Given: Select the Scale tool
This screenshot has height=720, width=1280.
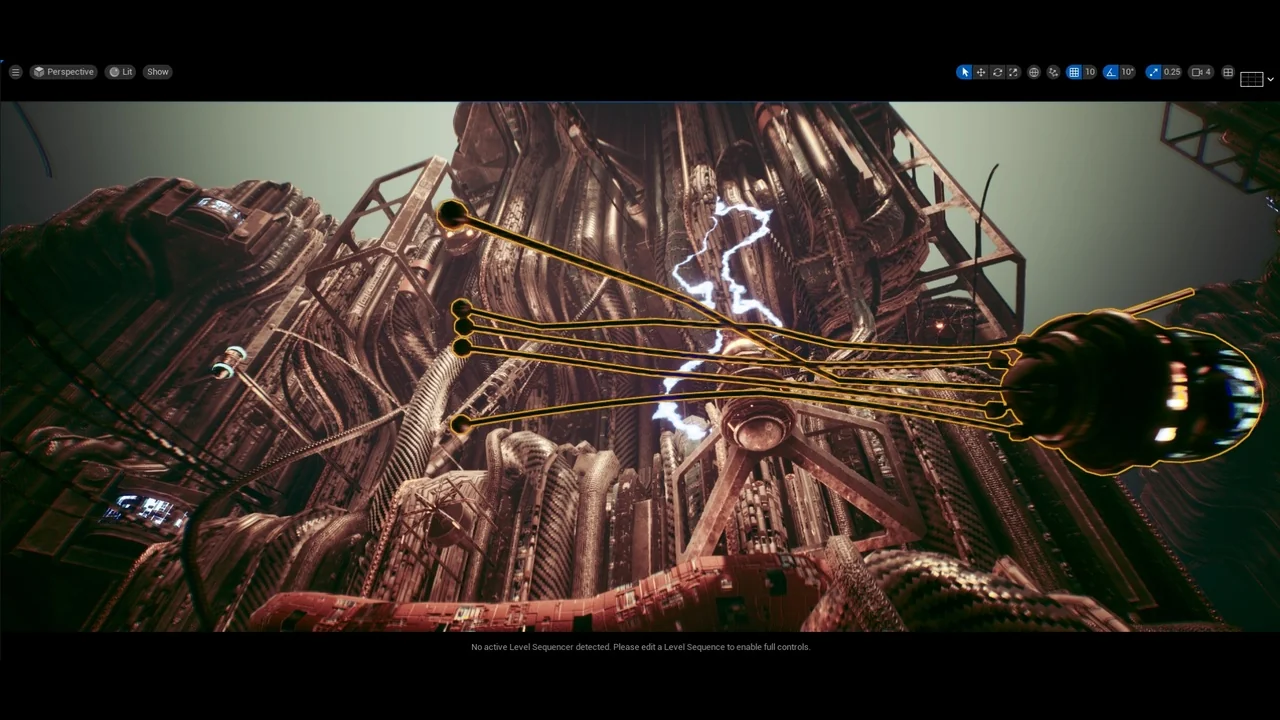Looking at the screenshot, I should coord(1014,71).
